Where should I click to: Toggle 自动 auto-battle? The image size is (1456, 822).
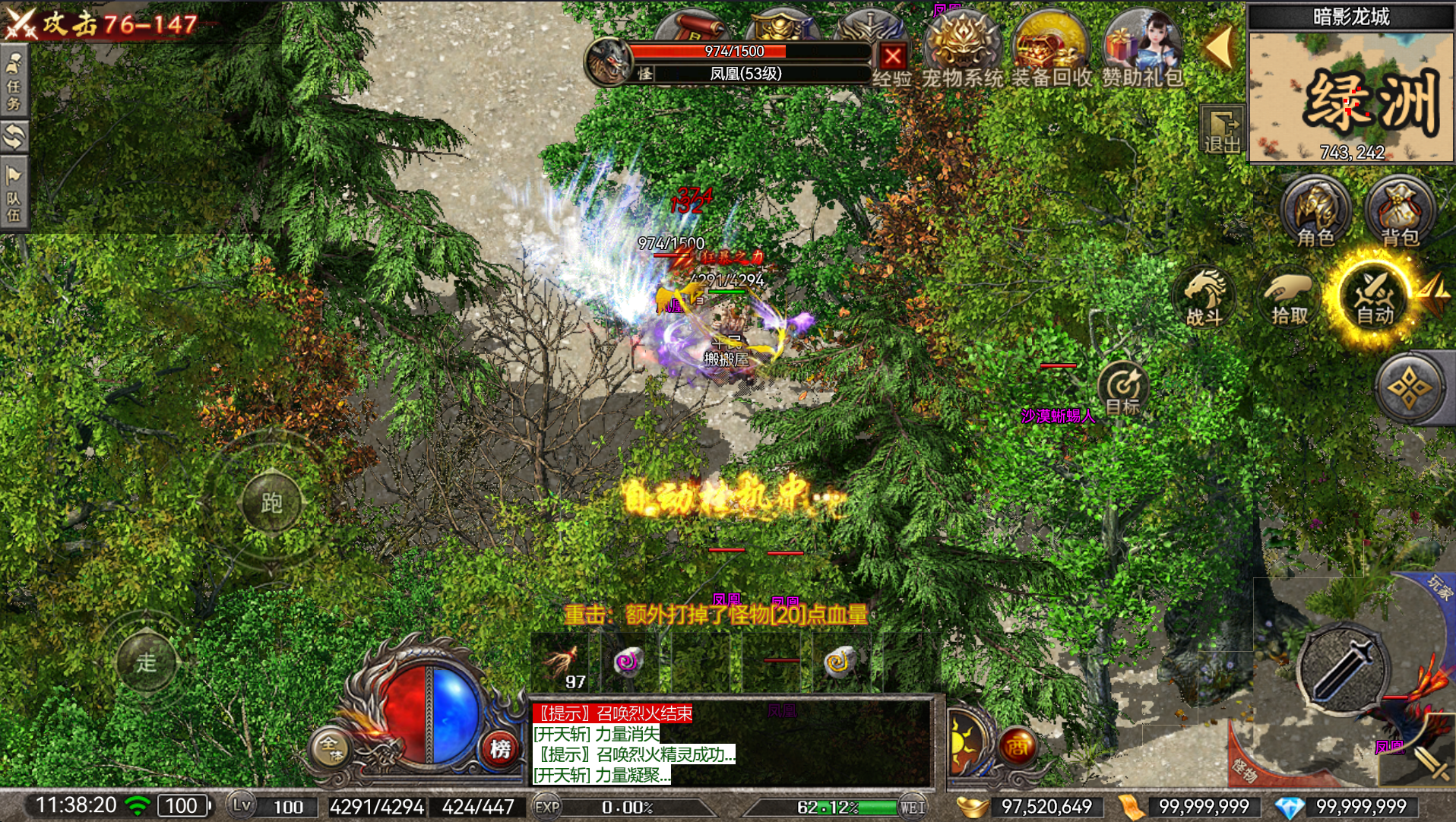[x=1374, y=298]
